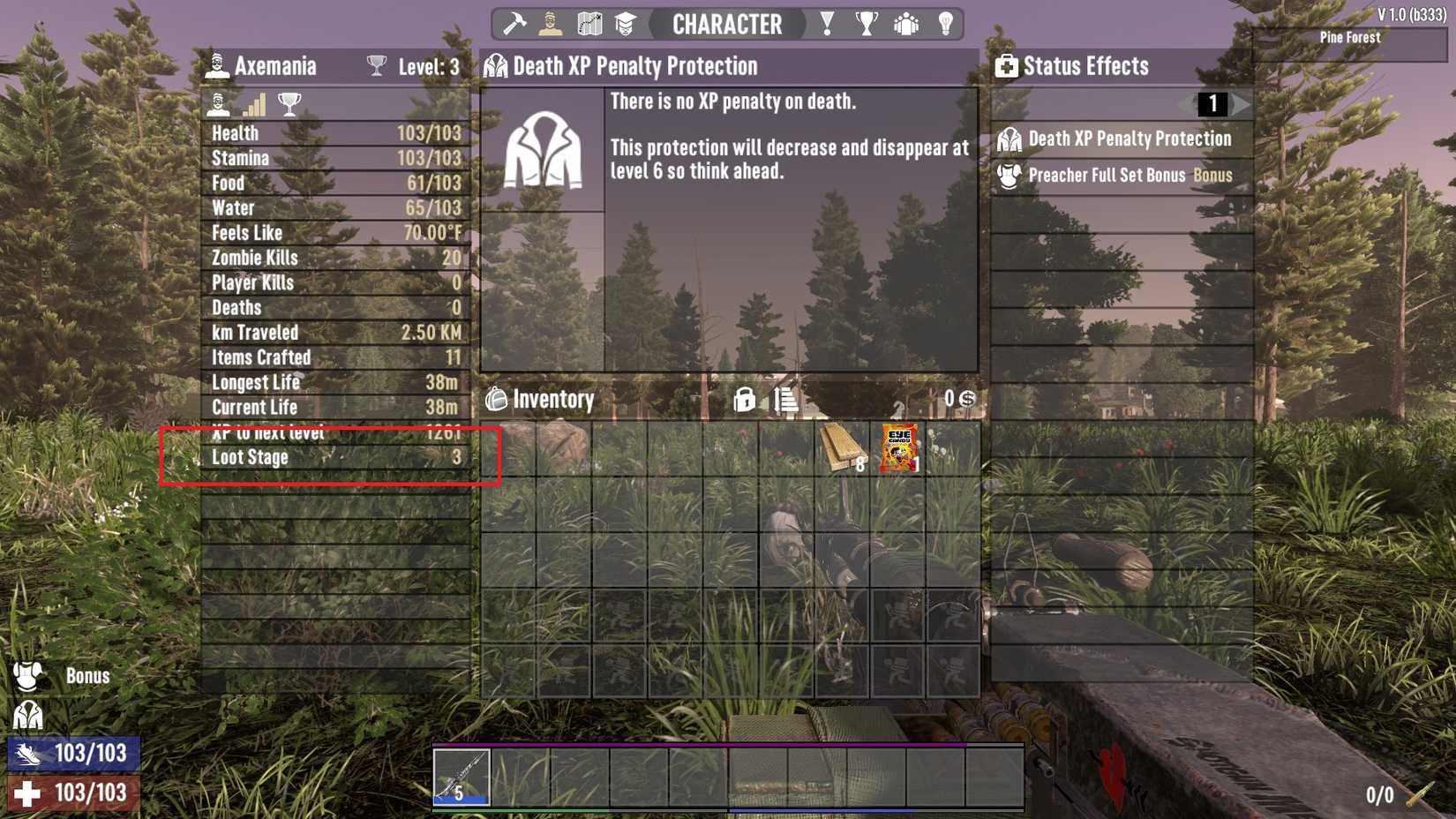
Task: Open the map icon
Action: (589, 23)
